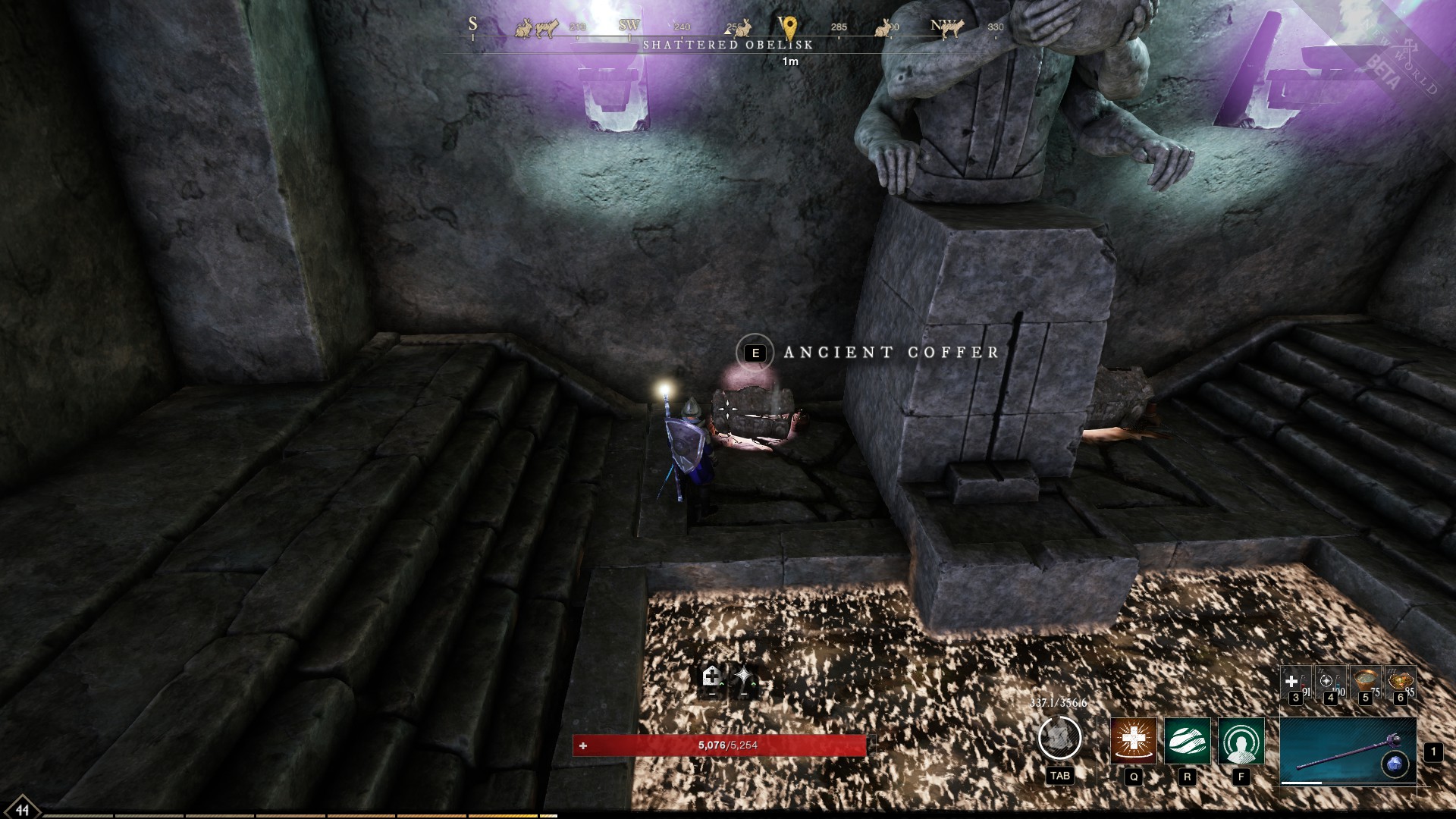Toggle the health regeneration buff icon
Viewport: 1456px width, 819px height.
click(713, 675)
